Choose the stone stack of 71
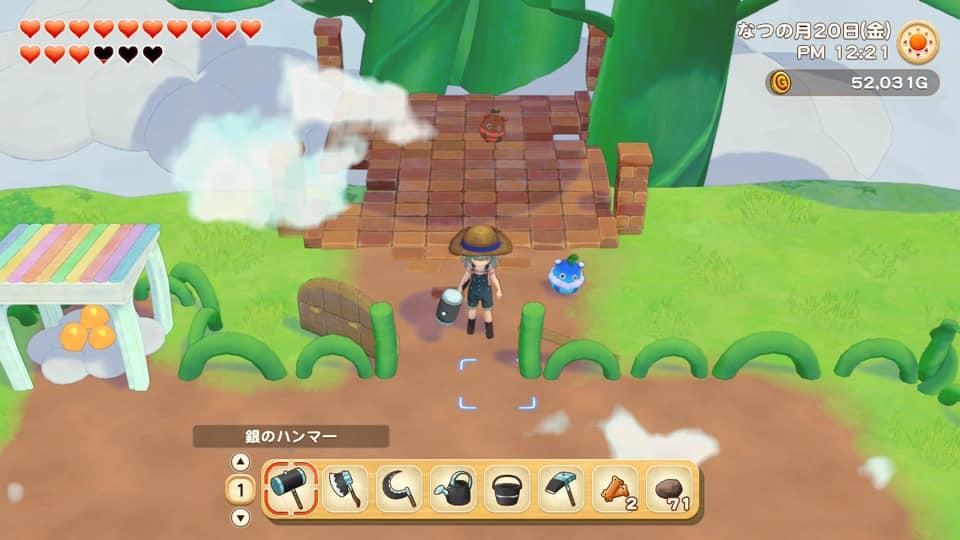The width and height of the screenshot is (960, 540). coord(669,489)
